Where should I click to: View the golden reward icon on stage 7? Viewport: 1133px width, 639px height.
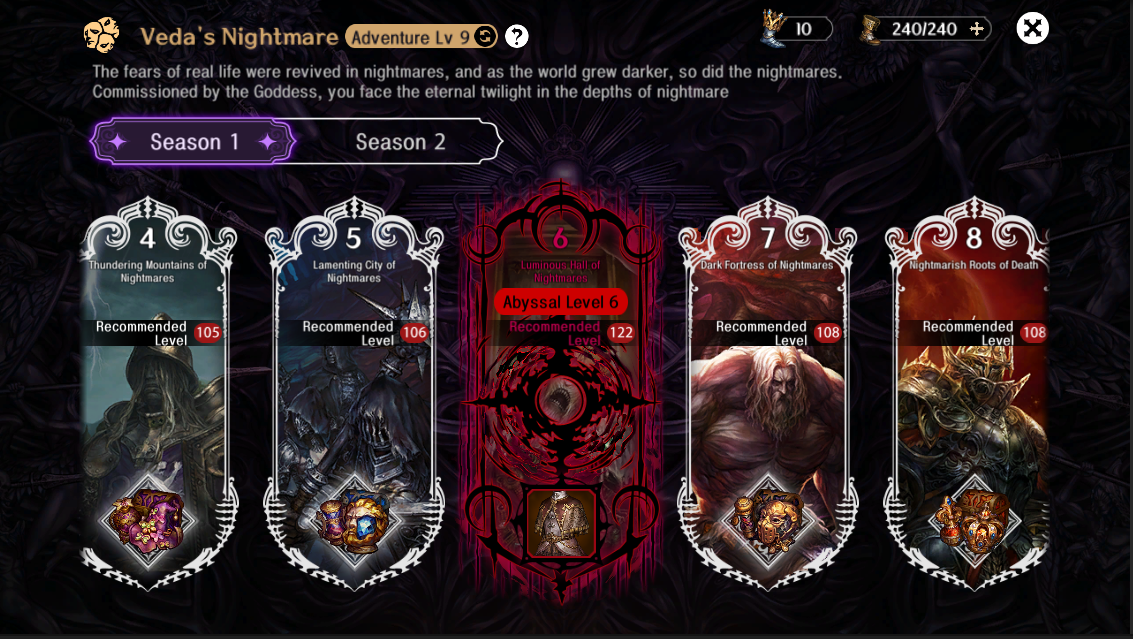click(767, 519)
